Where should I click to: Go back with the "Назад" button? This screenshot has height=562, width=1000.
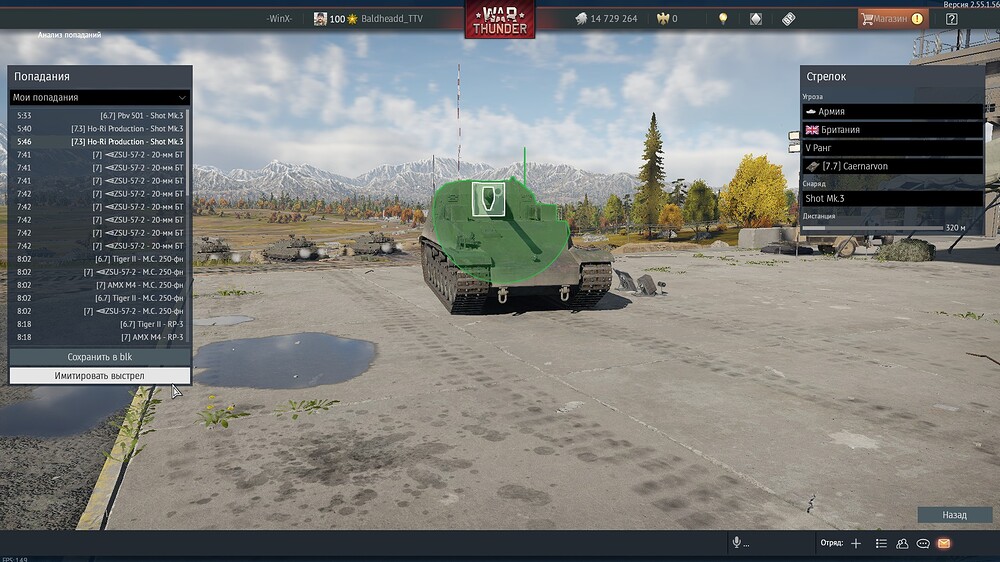(x=954, y=515)
